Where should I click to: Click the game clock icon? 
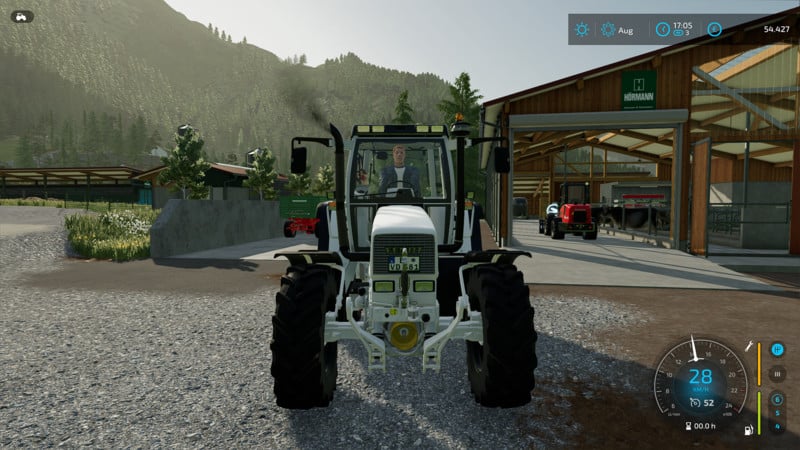coord(662,29)
